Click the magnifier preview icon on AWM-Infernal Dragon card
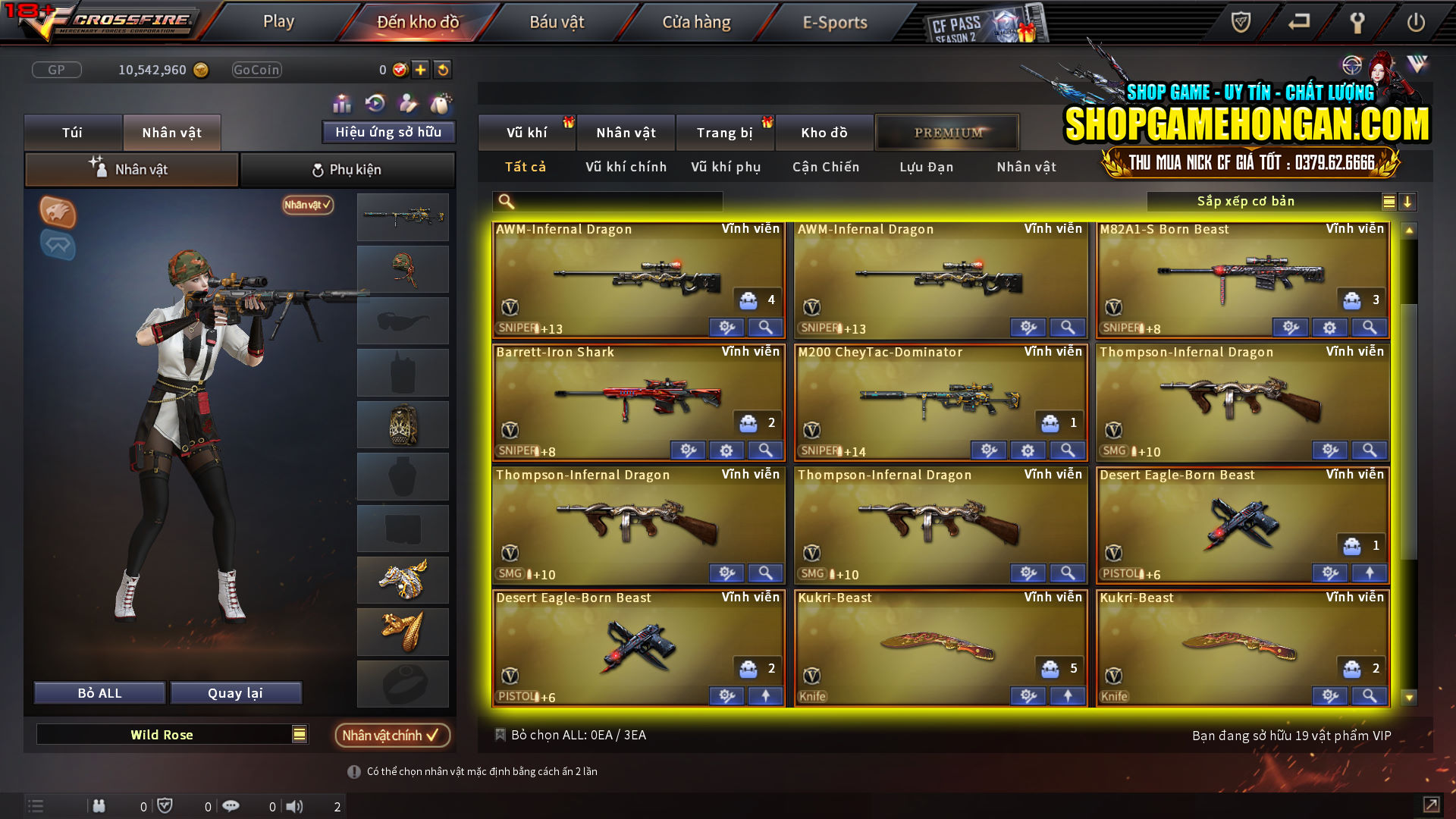Image resolution: width=1456 pixels, height=819 pixels. (765, 327)
